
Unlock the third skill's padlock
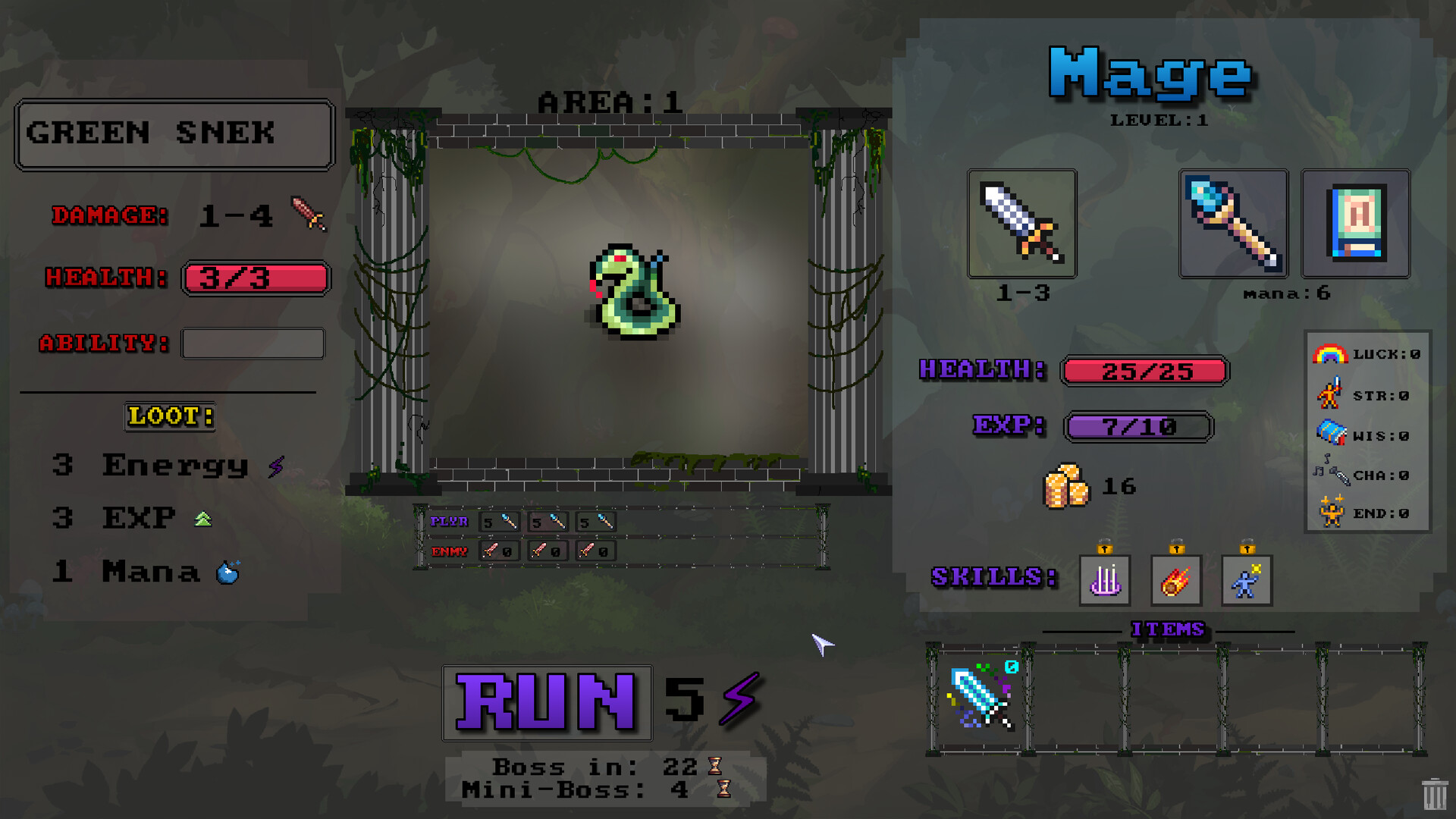click(1246, 548)
